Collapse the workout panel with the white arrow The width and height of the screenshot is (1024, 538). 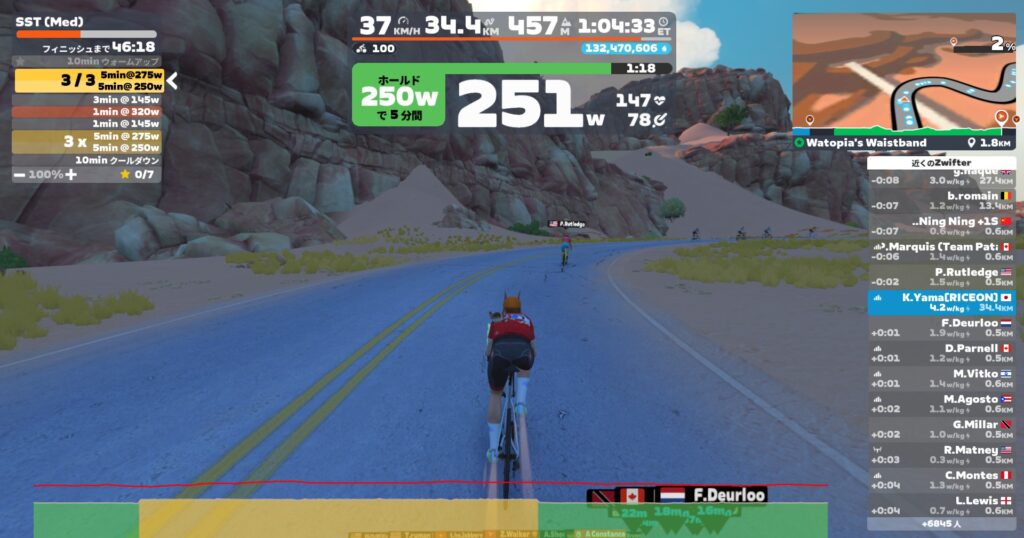[172, 81]
